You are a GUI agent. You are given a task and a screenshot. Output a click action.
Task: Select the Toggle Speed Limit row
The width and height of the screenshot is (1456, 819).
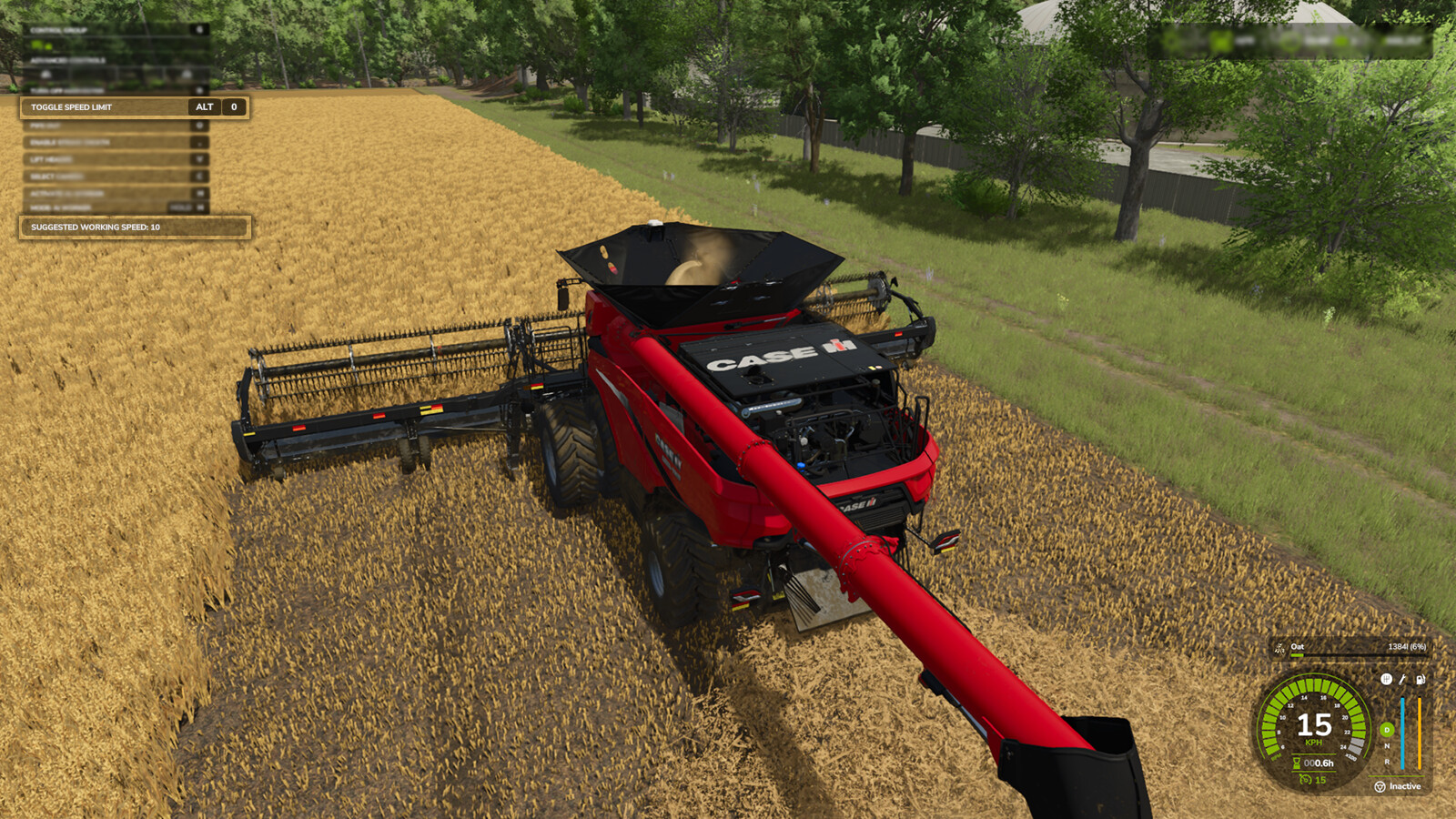pos(134,107)
